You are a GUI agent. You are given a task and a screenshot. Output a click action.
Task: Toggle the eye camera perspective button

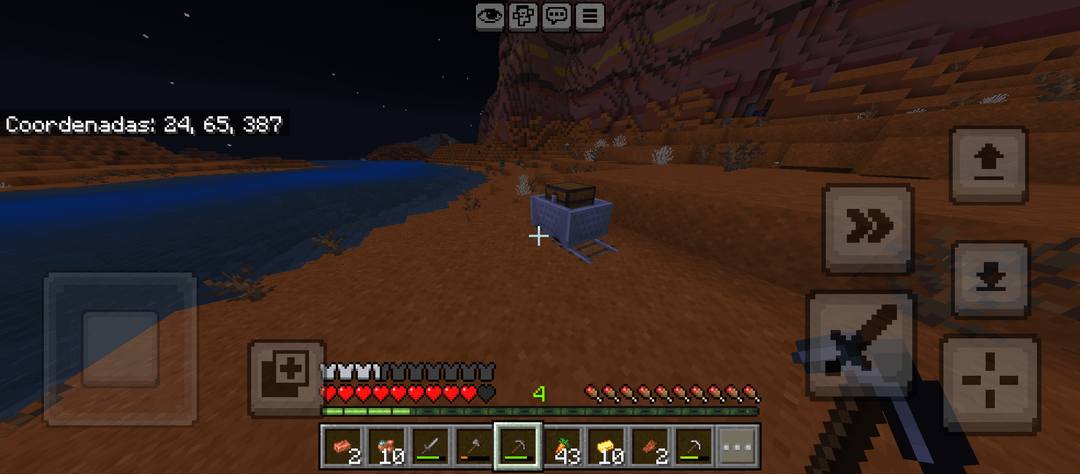490,16
